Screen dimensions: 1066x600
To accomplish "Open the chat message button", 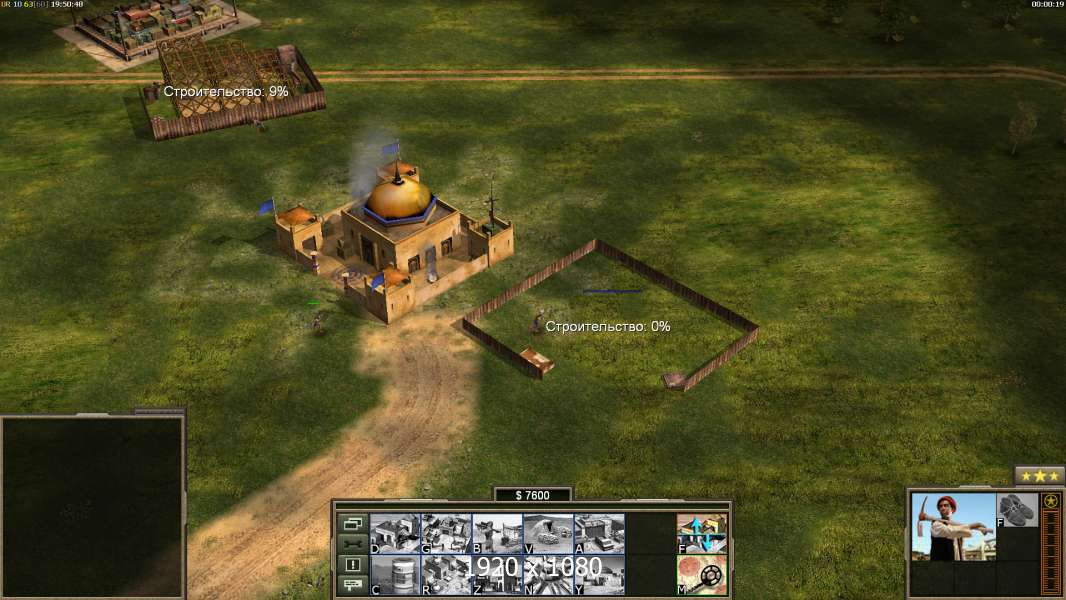I will click(x=352, y=586).
